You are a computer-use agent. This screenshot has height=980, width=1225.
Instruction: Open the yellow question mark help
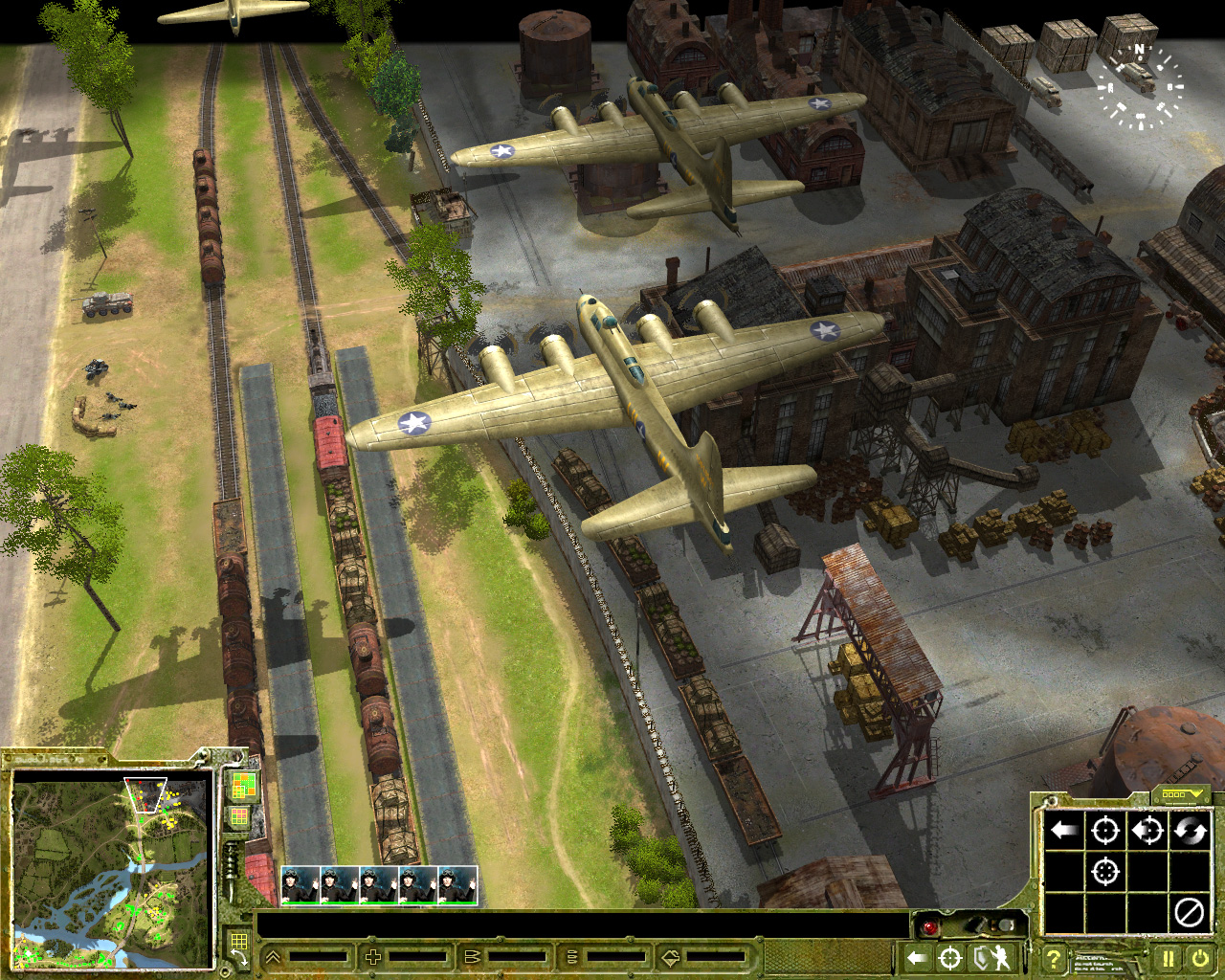coord(1053,958)
